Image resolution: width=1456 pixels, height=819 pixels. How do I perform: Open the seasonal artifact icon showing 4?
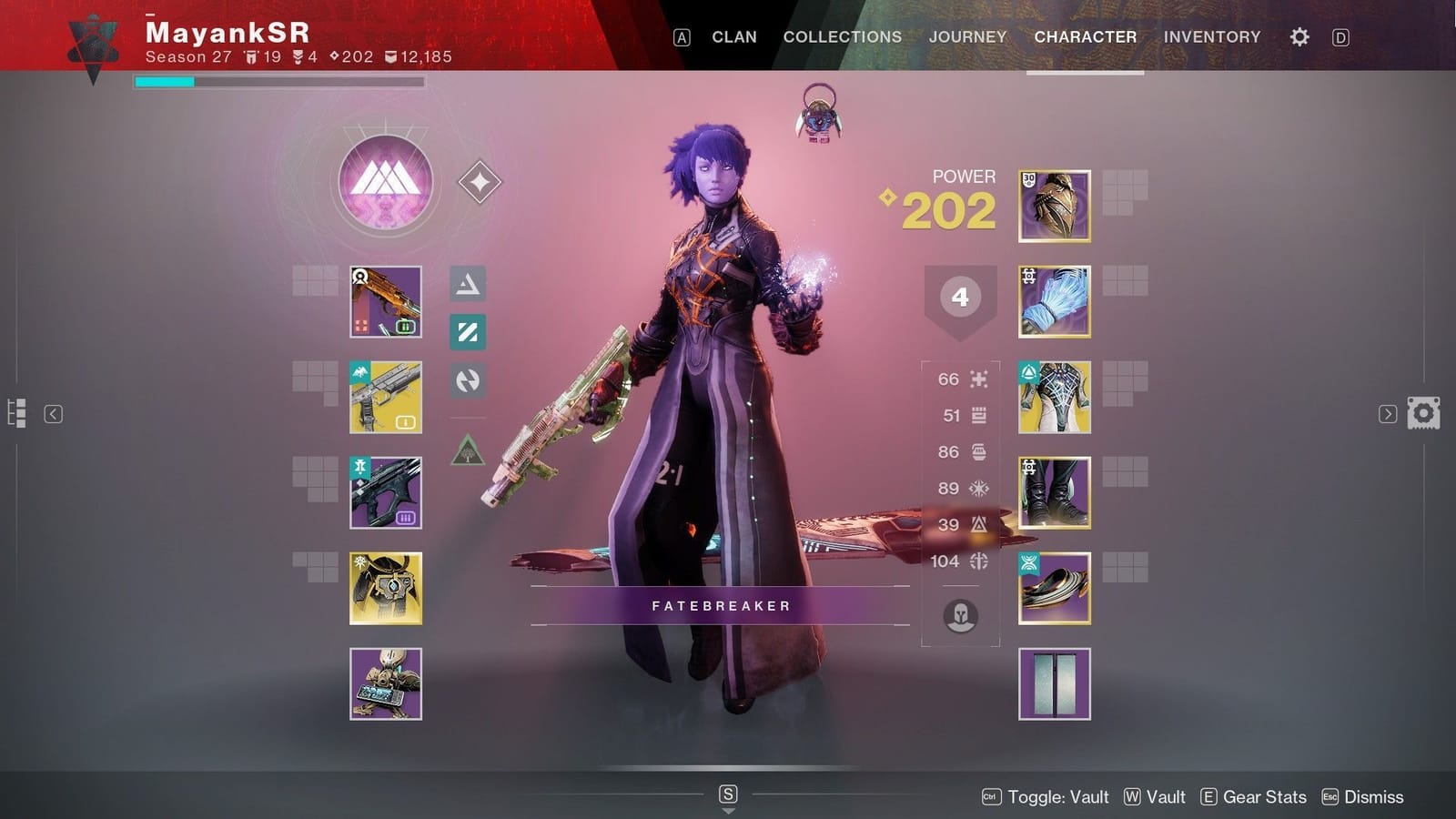959,296
